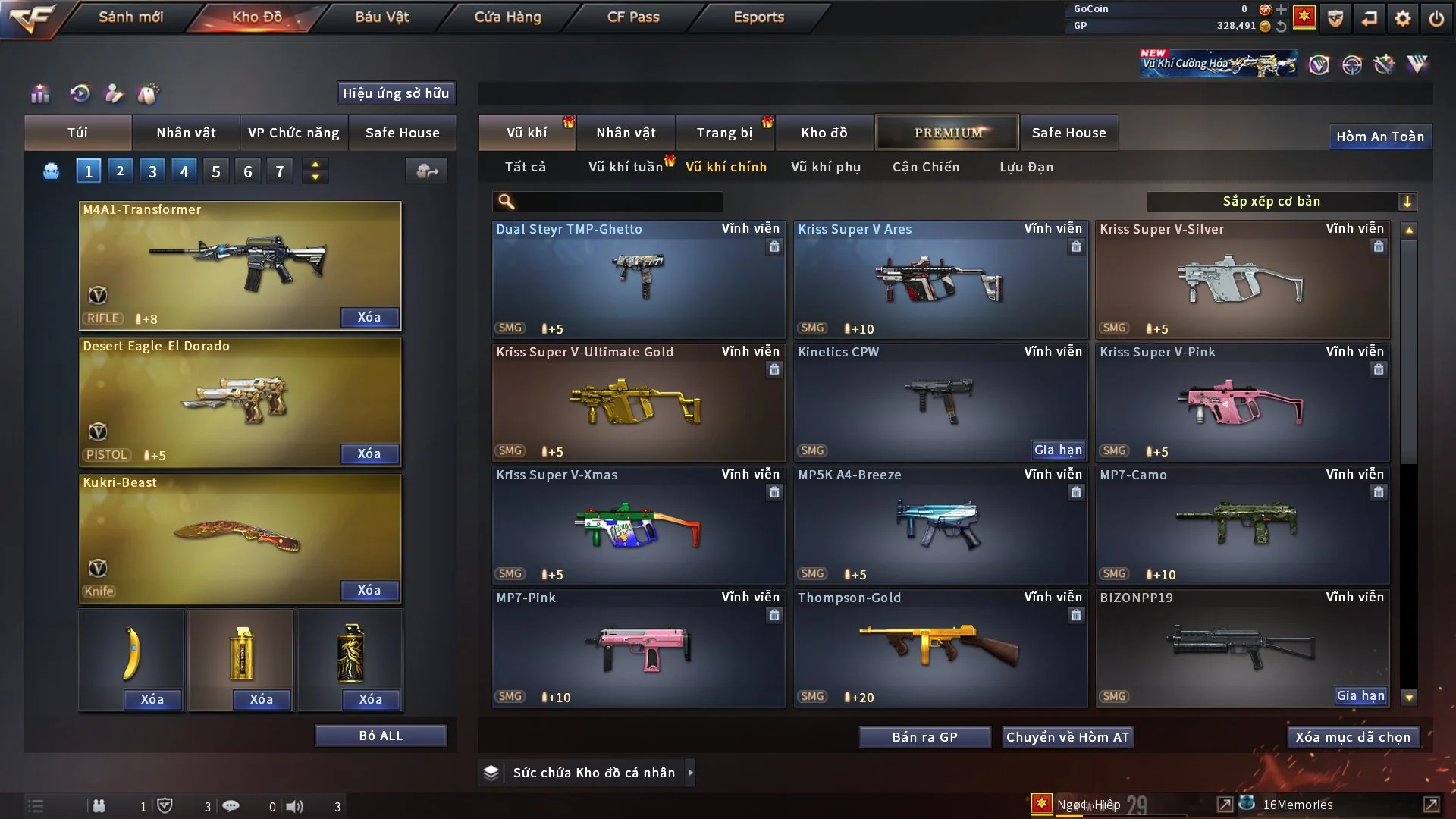Delete the selected items with Xóa mục đã chọn
Screen dimensions: 1456x819
(1352, 737)
